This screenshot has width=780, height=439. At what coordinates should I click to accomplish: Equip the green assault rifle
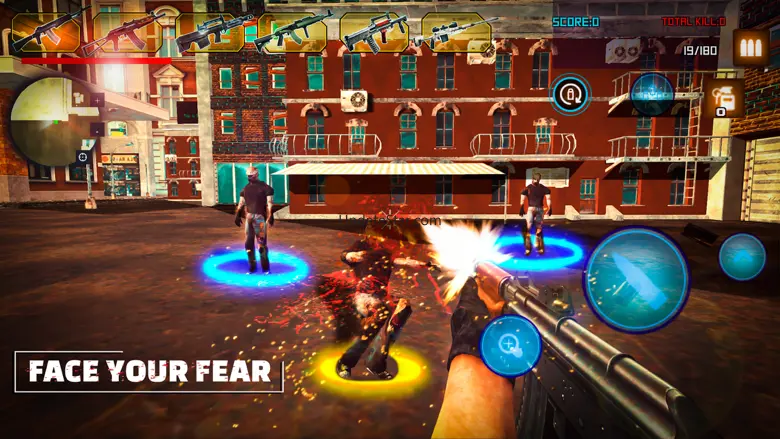291,32
